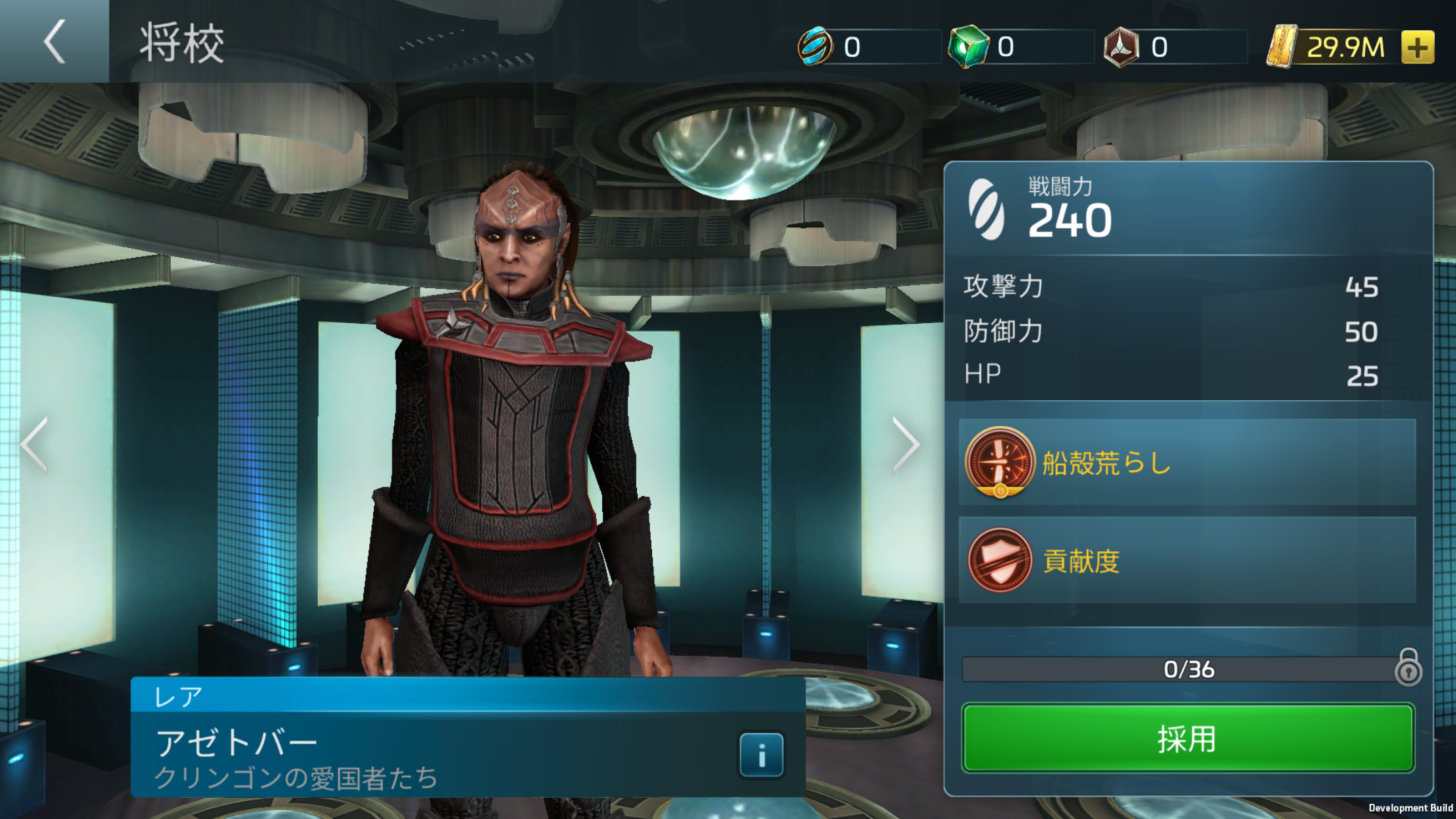Viewport: 1456px width, 819px height.
Task: Show the previous officer with left arrow
Action: click(34, 444)
